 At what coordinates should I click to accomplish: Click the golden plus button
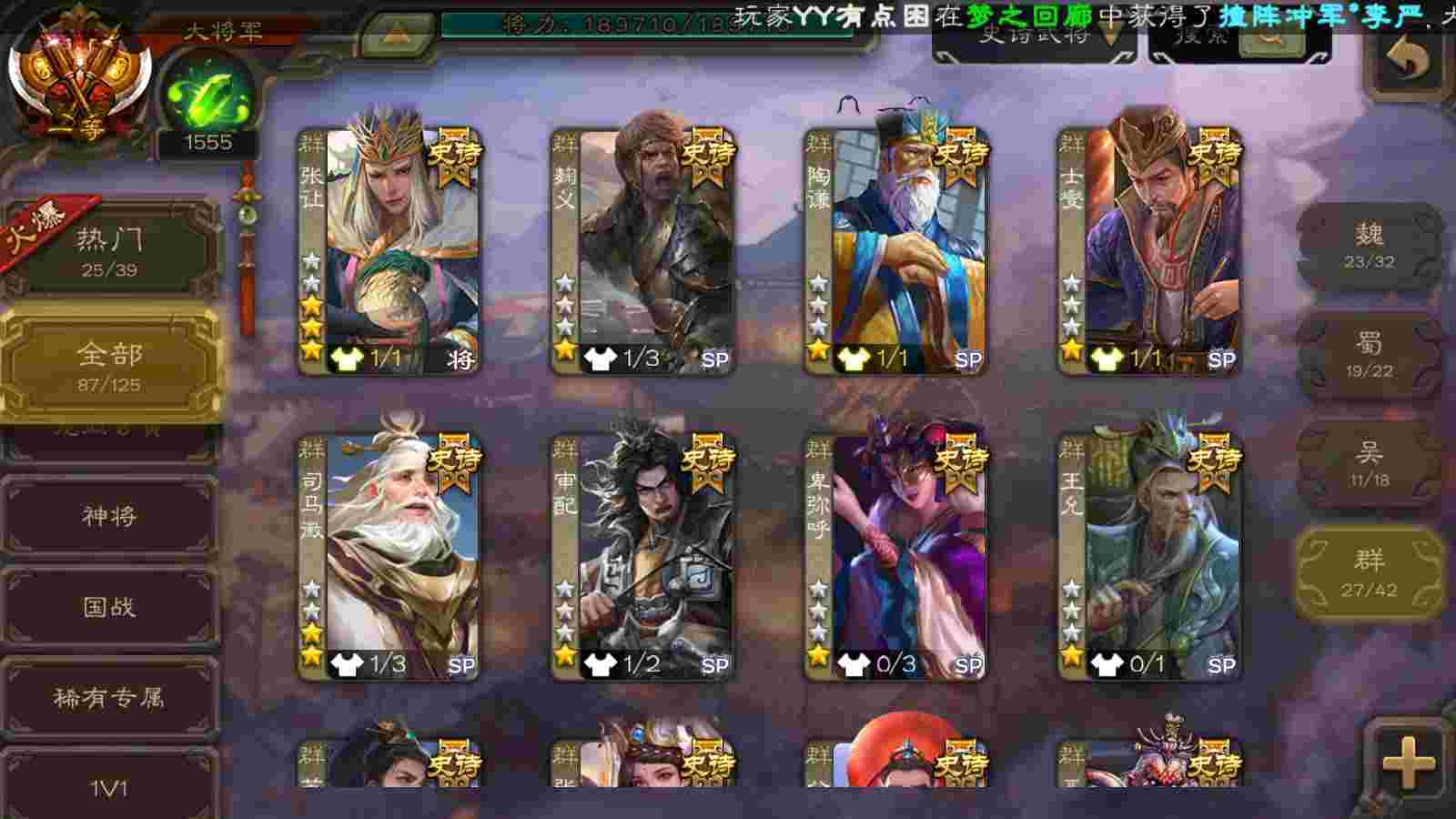point(1408,763)
